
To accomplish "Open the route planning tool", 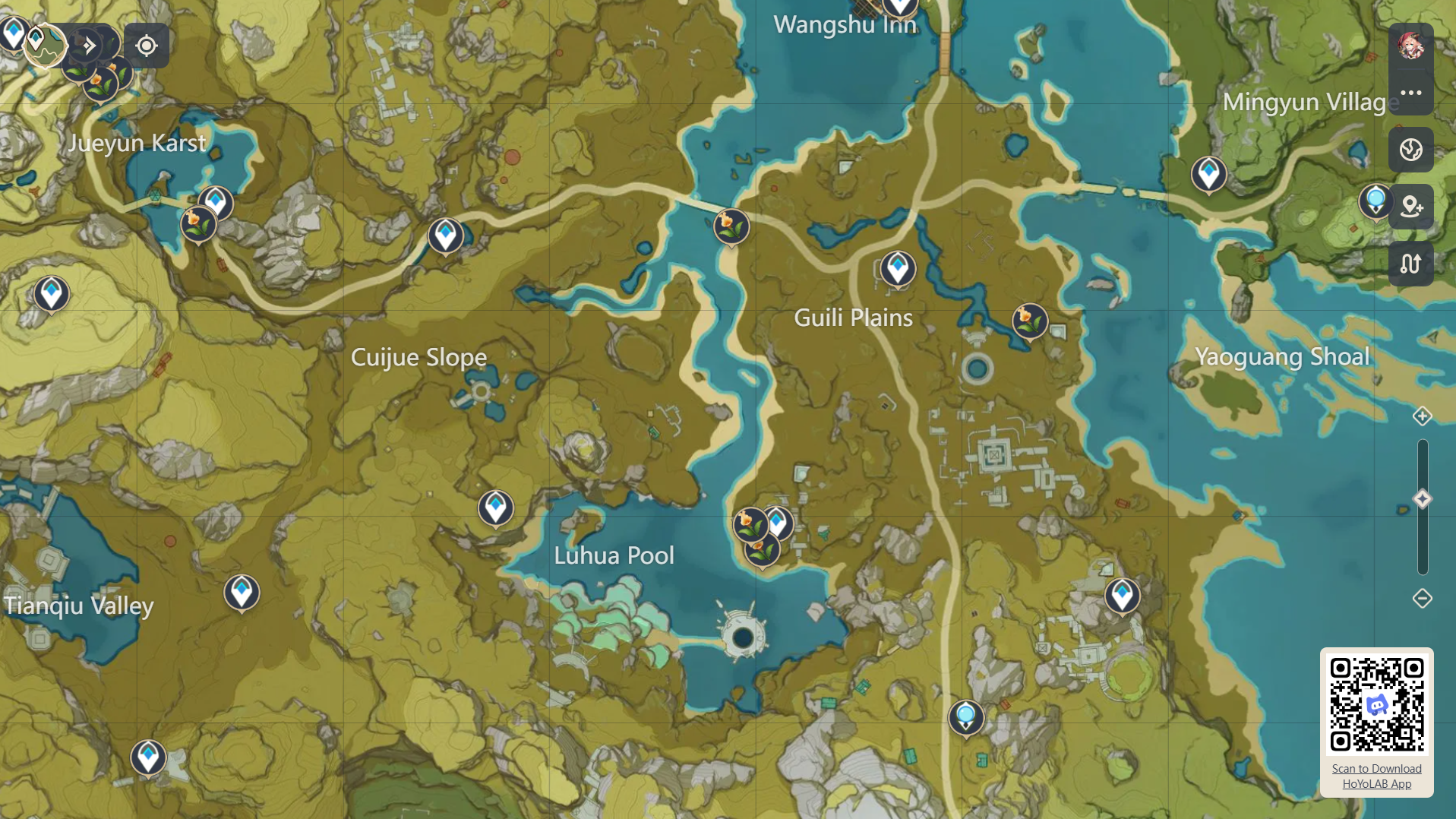I will click(x=1410, y=264).
